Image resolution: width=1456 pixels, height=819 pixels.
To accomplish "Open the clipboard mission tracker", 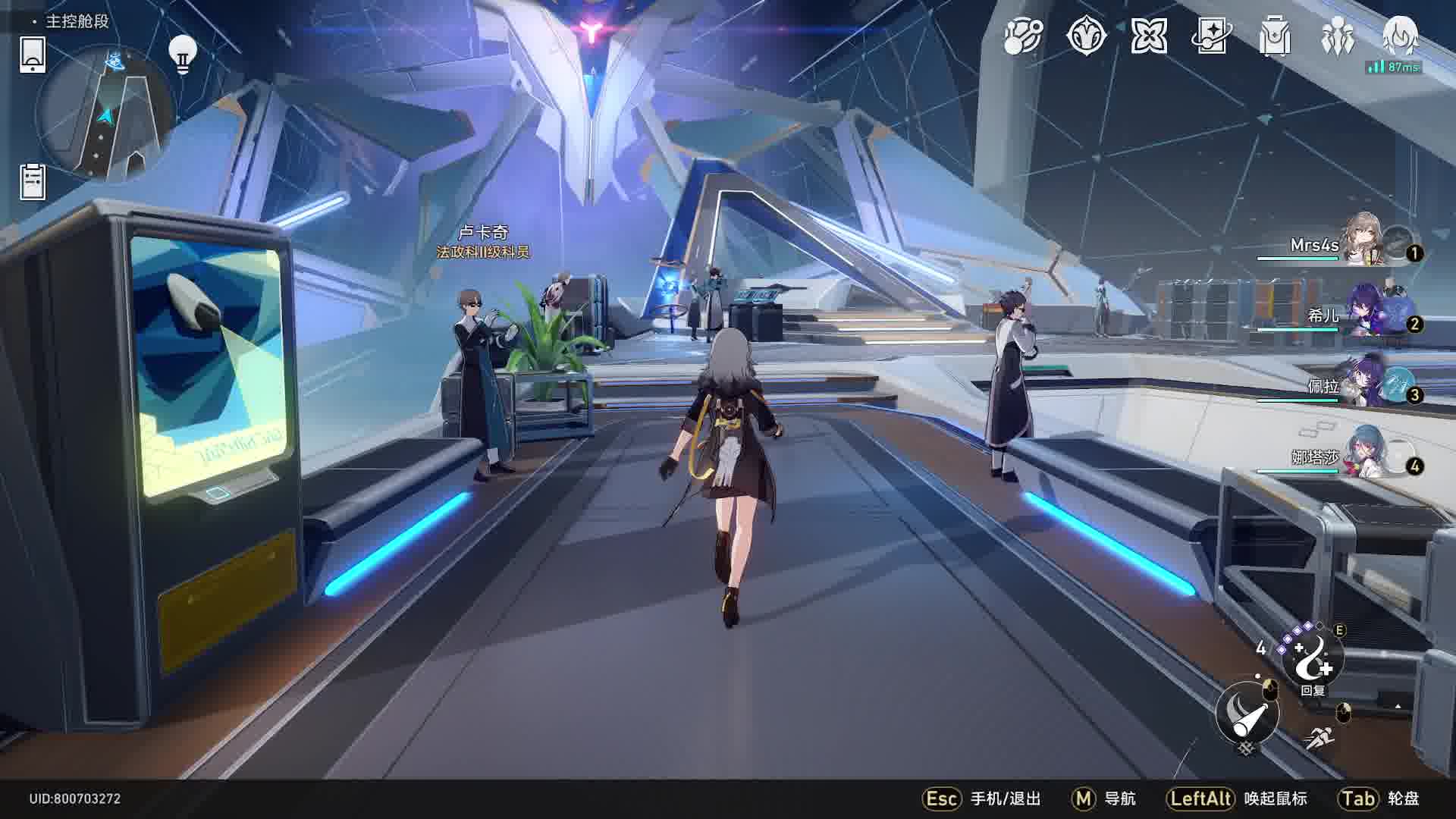I will tap(33, 182).
